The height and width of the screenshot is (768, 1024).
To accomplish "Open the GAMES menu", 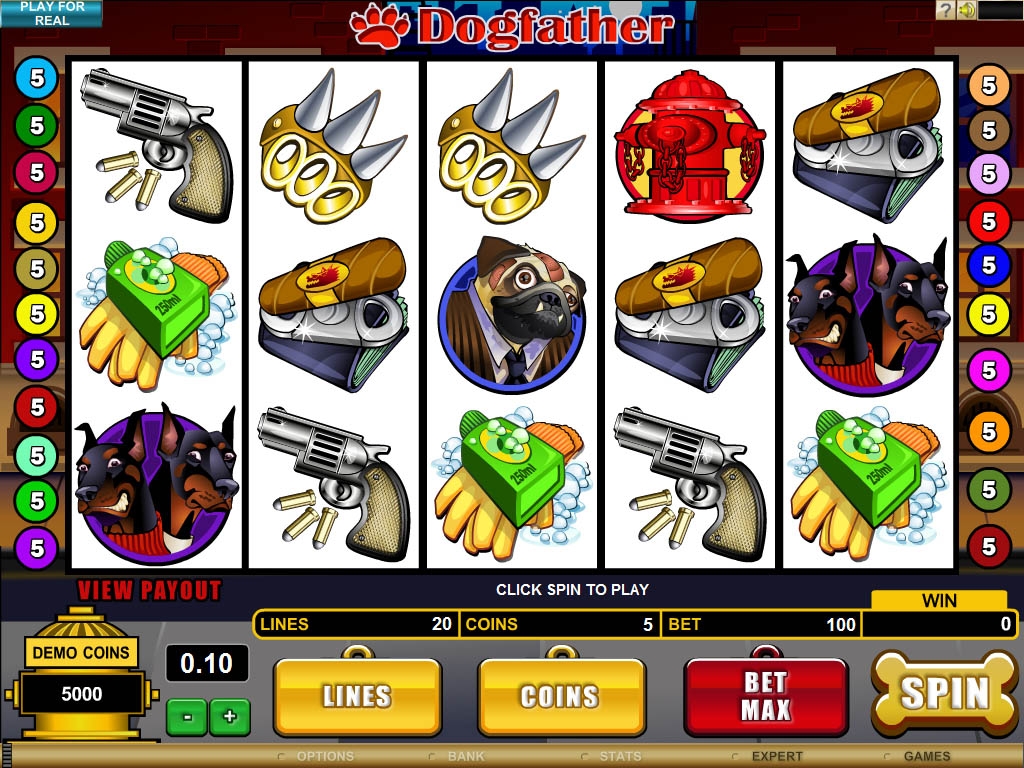I will click(x=926, y=757).
